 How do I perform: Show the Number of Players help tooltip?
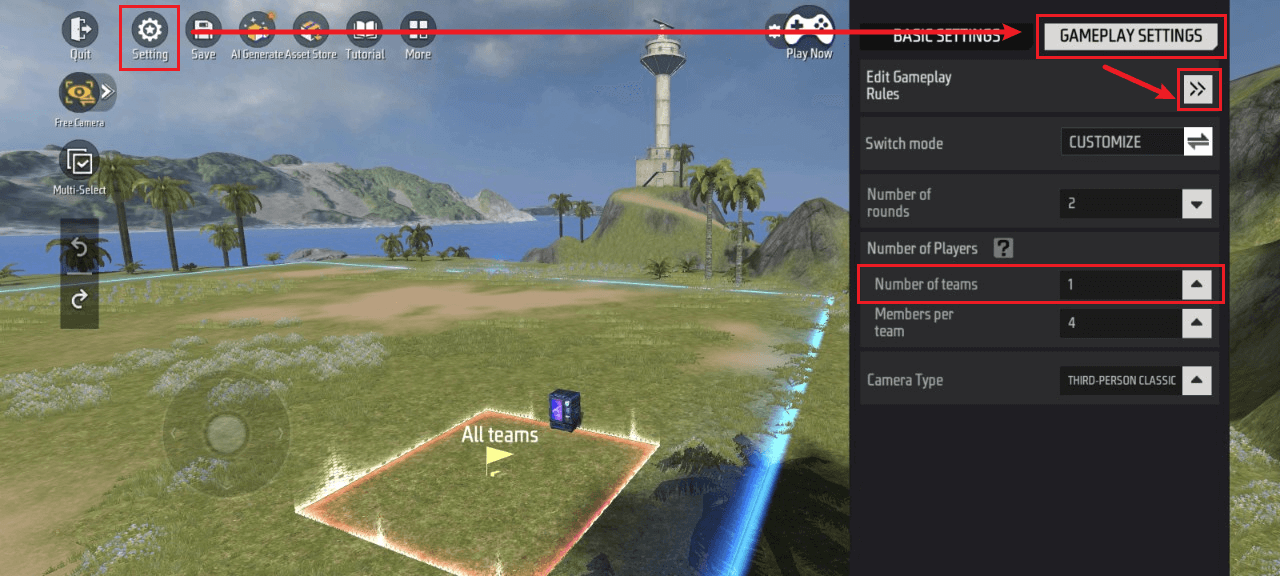coord(1003,248)
